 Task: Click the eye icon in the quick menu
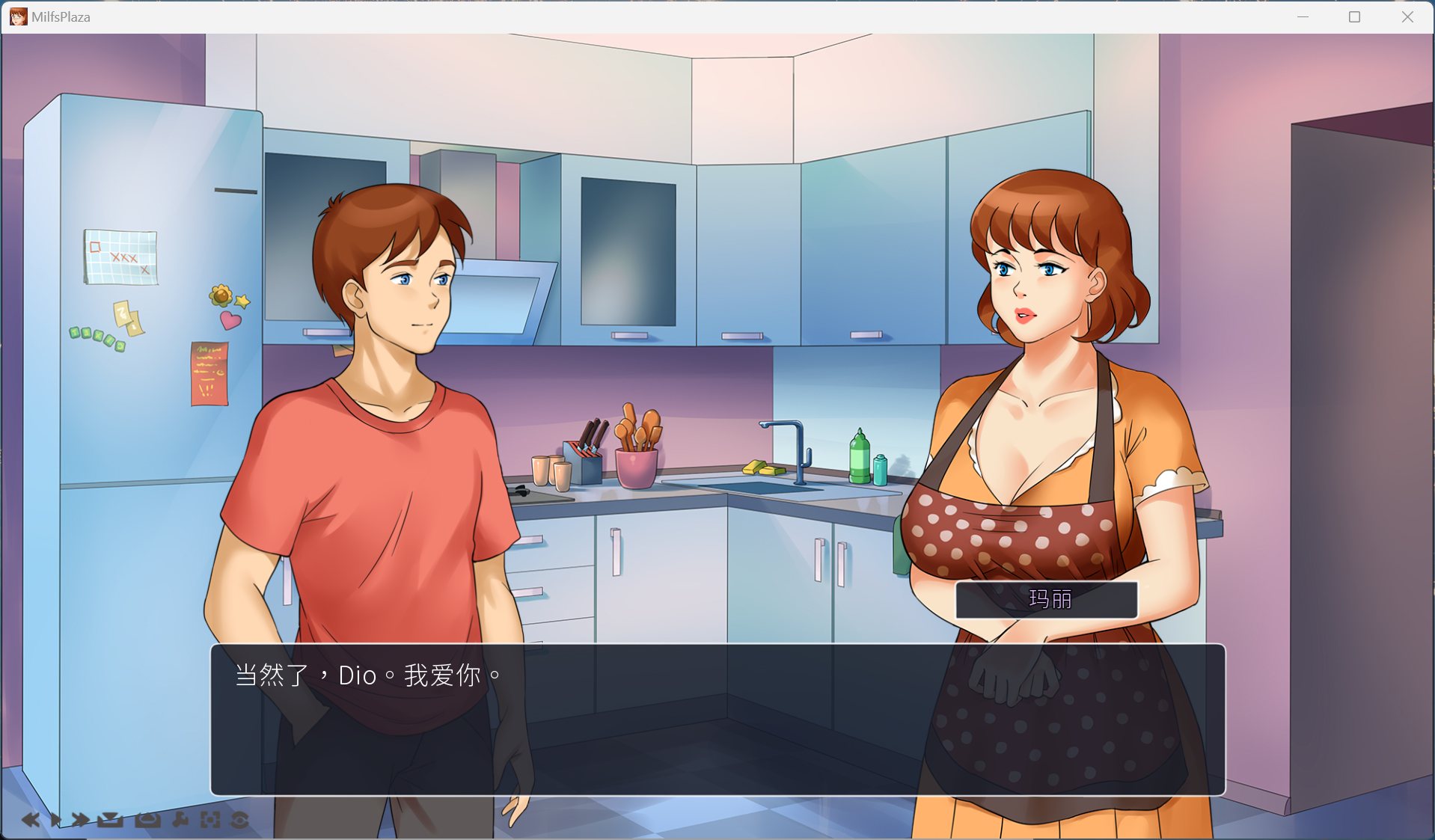(239, 819)
